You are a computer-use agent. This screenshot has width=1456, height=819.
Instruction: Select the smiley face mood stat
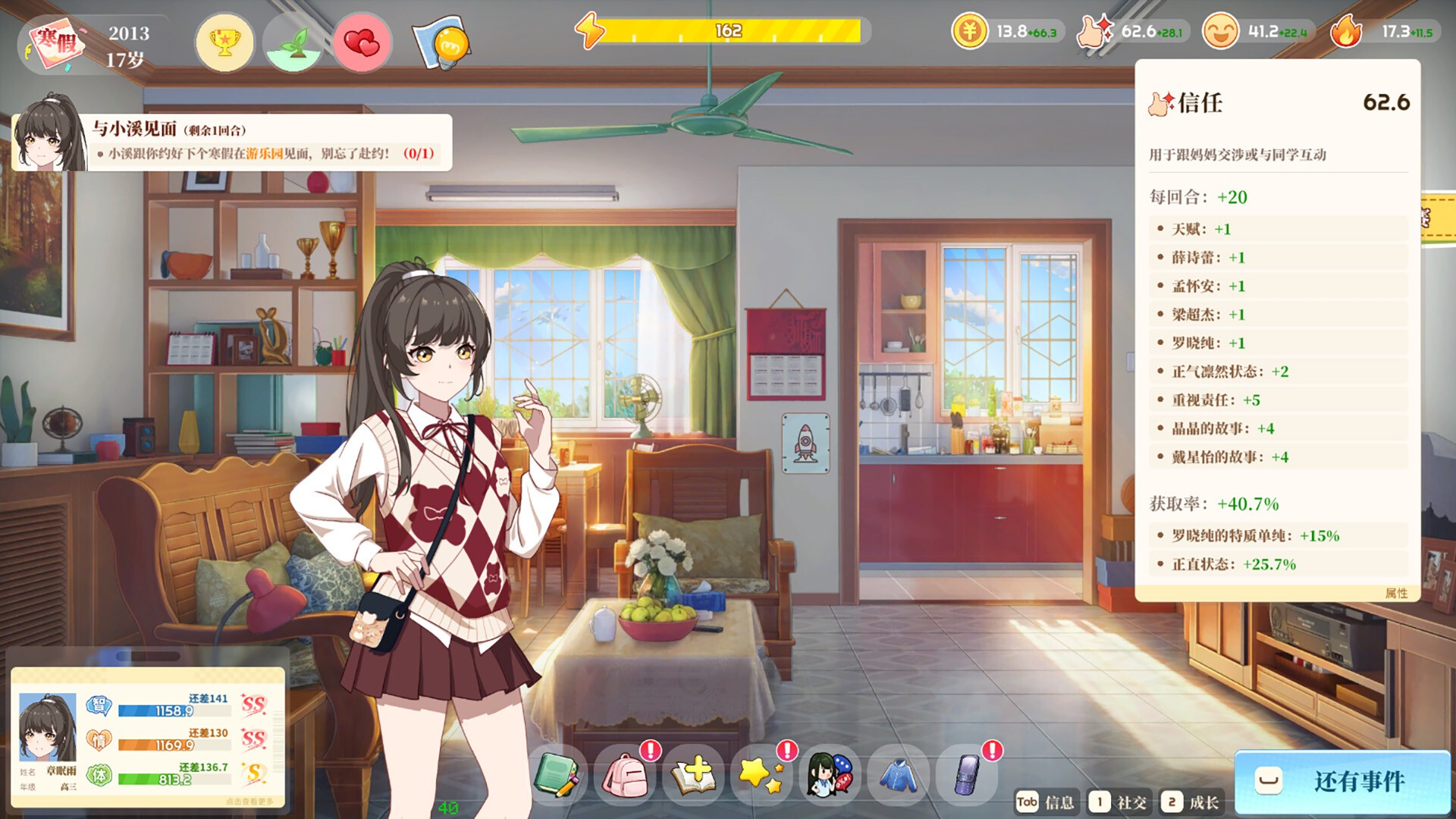[x=1256, y=32]
